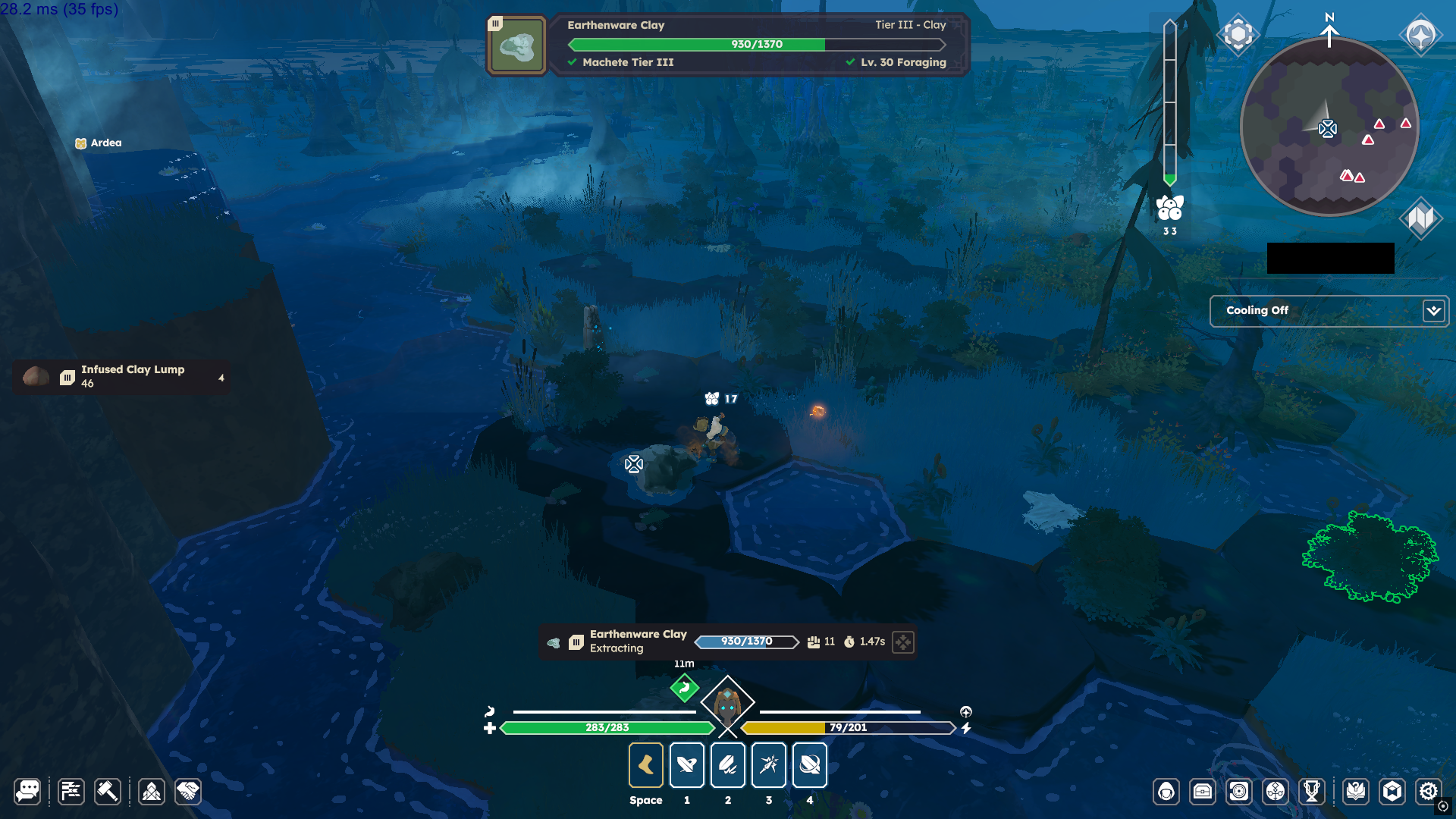1456x819 pixels.
Task: Open the folded map icon
Action: (1420, 218)
